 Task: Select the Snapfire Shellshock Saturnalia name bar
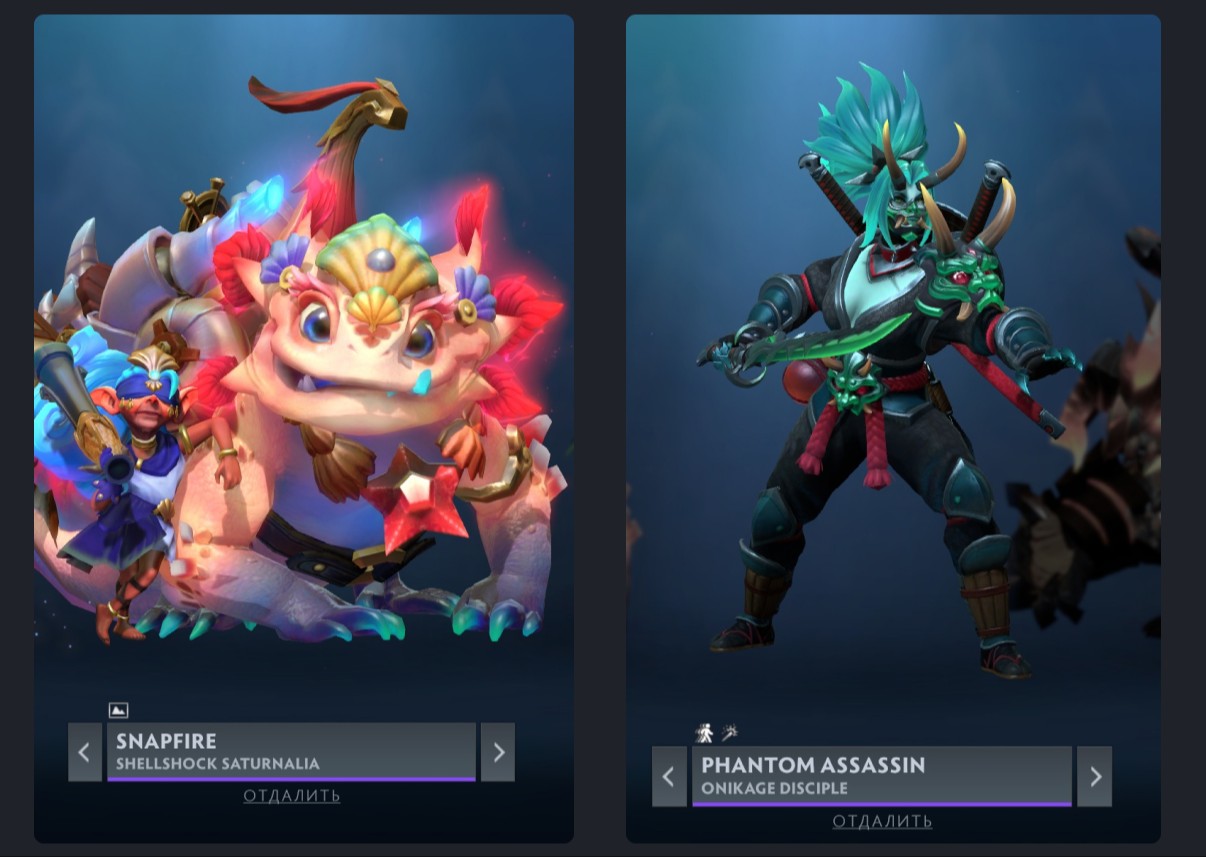[291, 752]
